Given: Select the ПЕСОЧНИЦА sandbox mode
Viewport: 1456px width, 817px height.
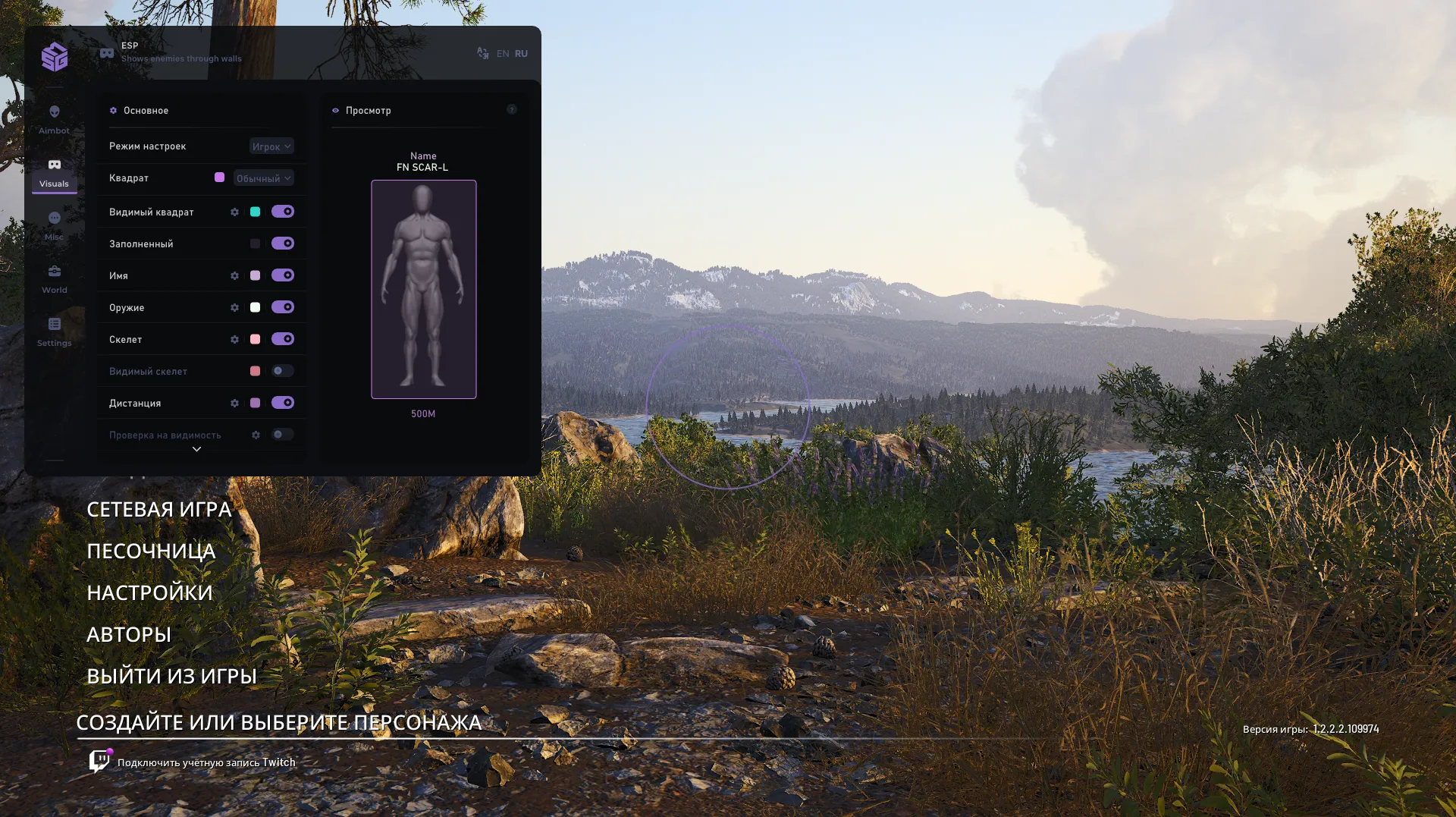Looking at the screenshot, I should point(151,551).
